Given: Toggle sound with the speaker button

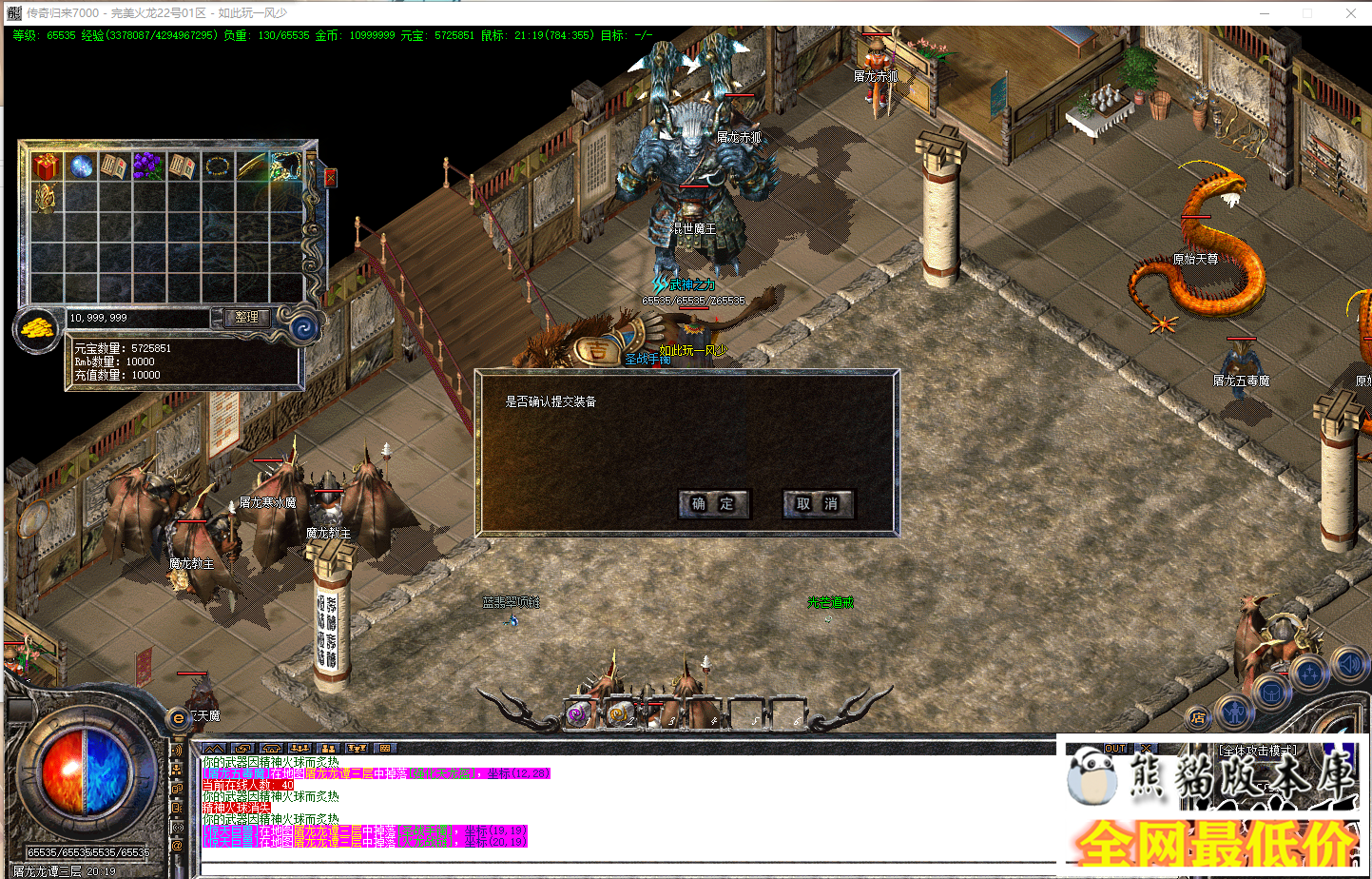Looking at the screenshot, I should coord(1349,665).
